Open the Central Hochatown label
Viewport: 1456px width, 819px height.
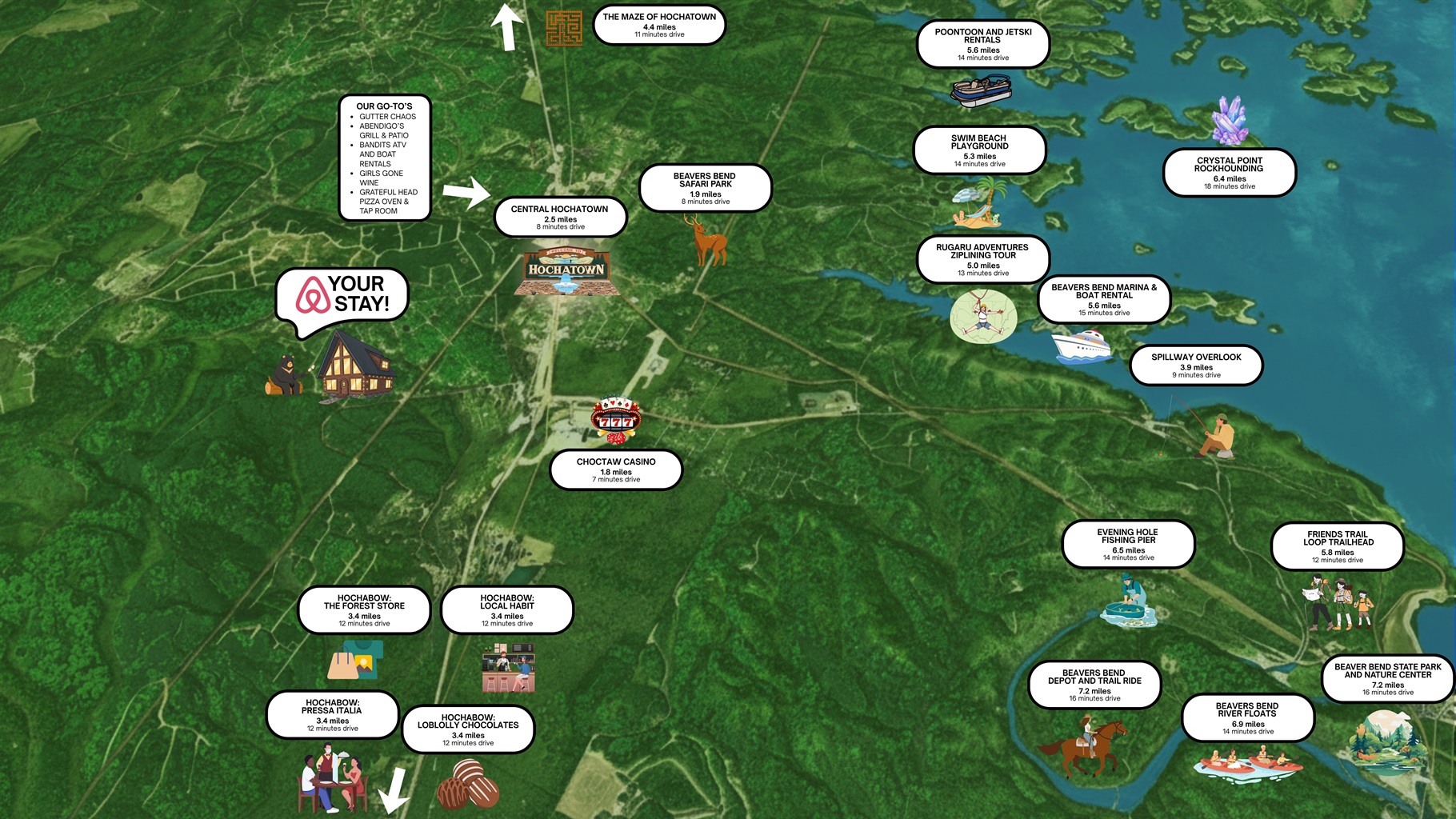(560, 217)
